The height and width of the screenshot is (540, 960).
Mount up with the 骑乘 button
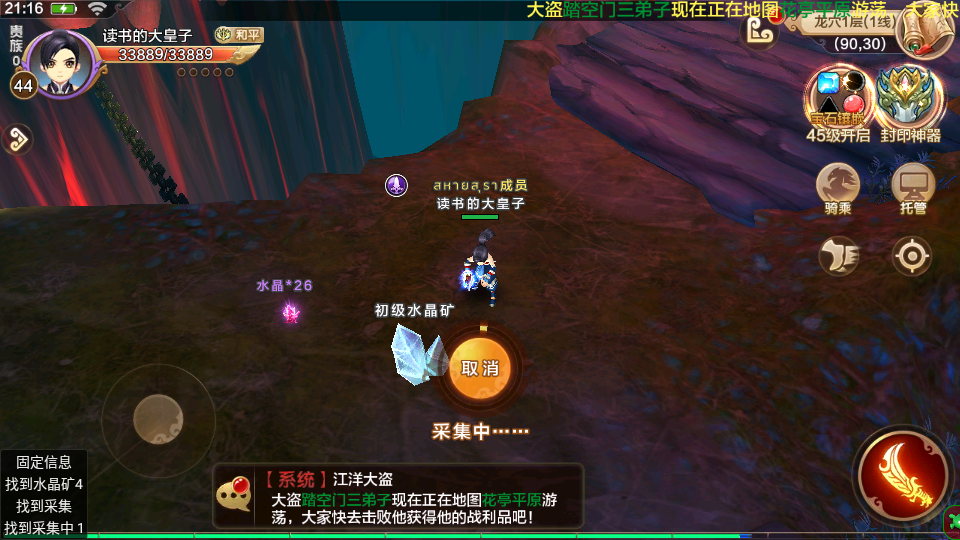point(838,186)
